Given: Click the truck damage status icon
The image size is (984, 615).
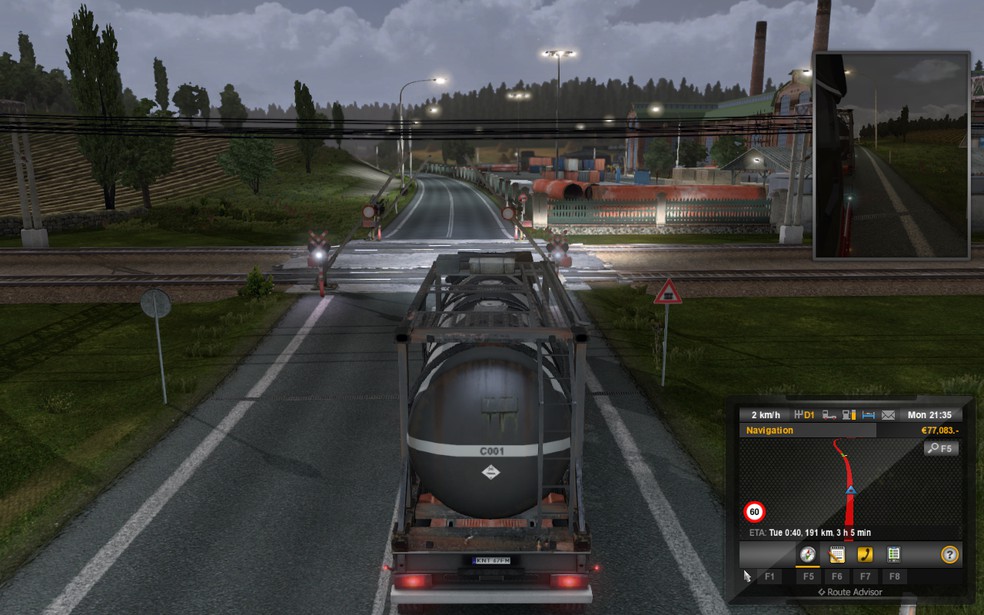Looking at the screenshot, I should [x=829, y=415].
